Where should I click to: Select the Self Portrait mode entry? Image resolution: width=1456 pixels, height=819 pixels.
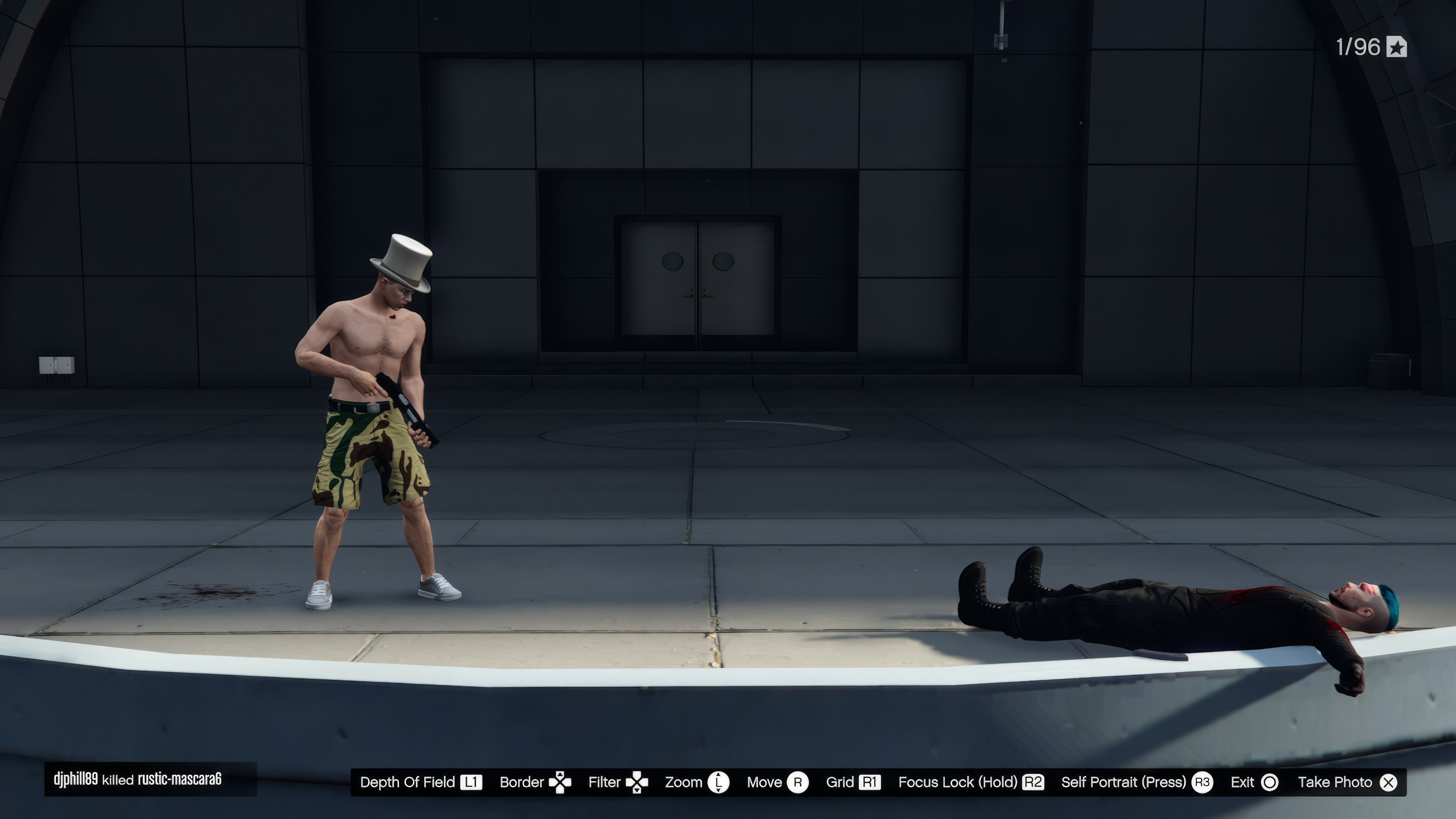pos(1124,782)
